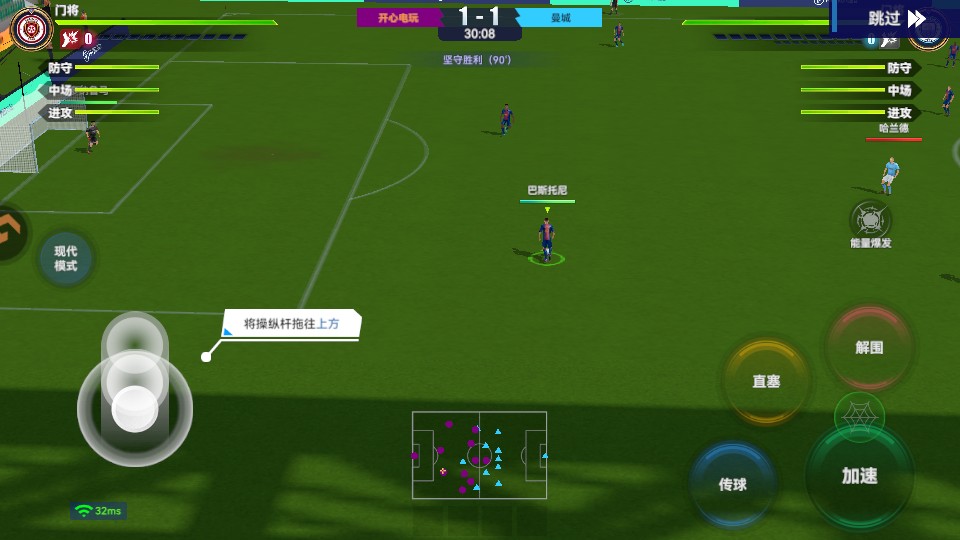Open the pitch minimap
960x540 pixels.
(x=479, y=455)
